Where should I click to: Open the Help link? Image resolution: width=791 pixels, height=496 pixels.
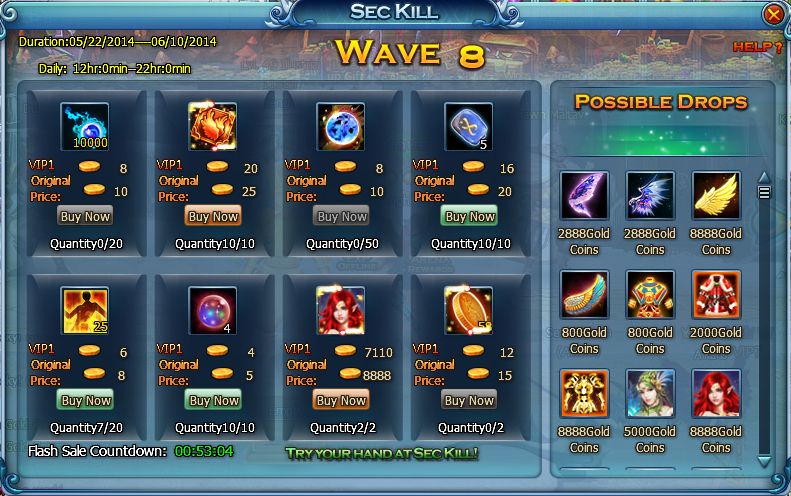(757, 46)
